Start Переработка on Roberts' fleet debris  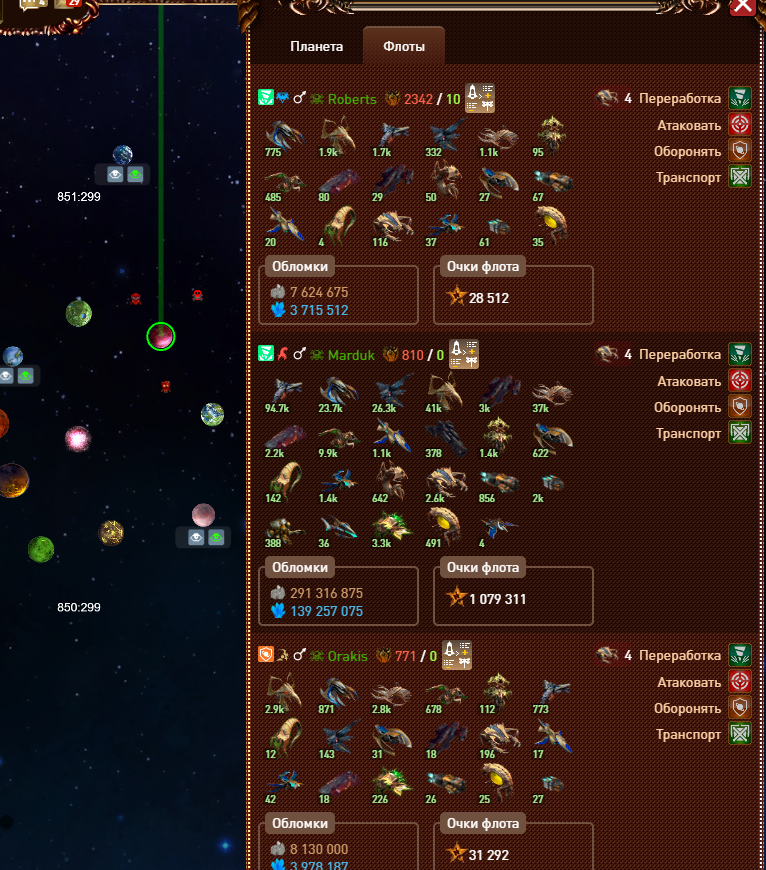tap(740, 99)
